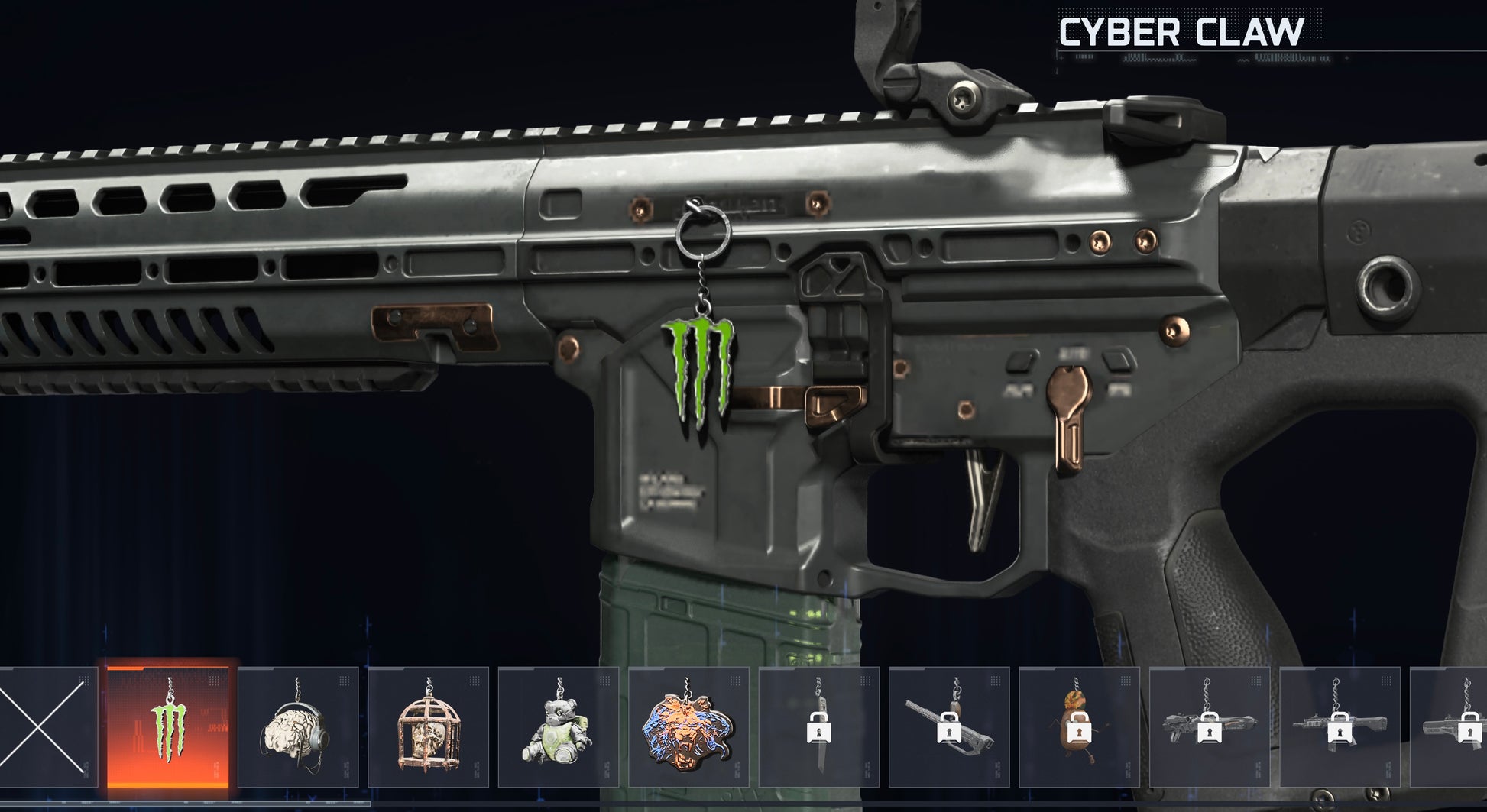This screenshot has height=812, width=1487.
Task: Select the locked potato character charm
Action: click(1079, 727)
